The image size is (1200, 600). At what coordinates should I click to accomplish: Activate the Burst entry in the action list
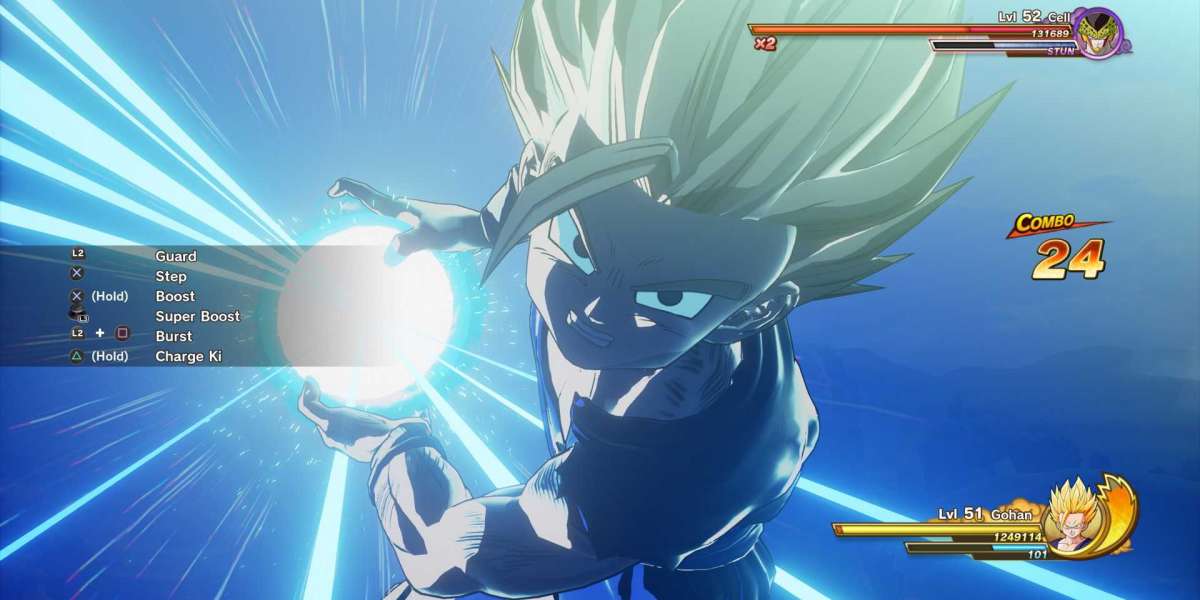pyautogui.click(x=173, y=336)
